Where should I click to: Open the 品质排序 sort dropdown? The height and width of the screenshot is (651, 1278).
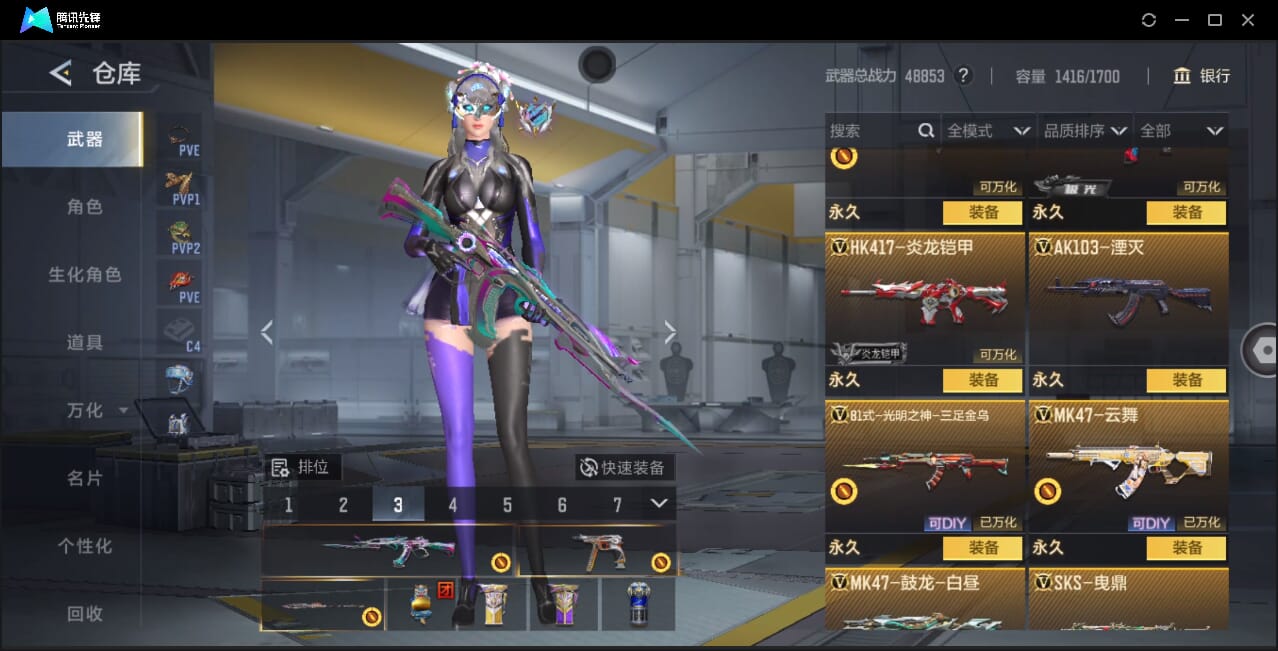coord(1086,131)
